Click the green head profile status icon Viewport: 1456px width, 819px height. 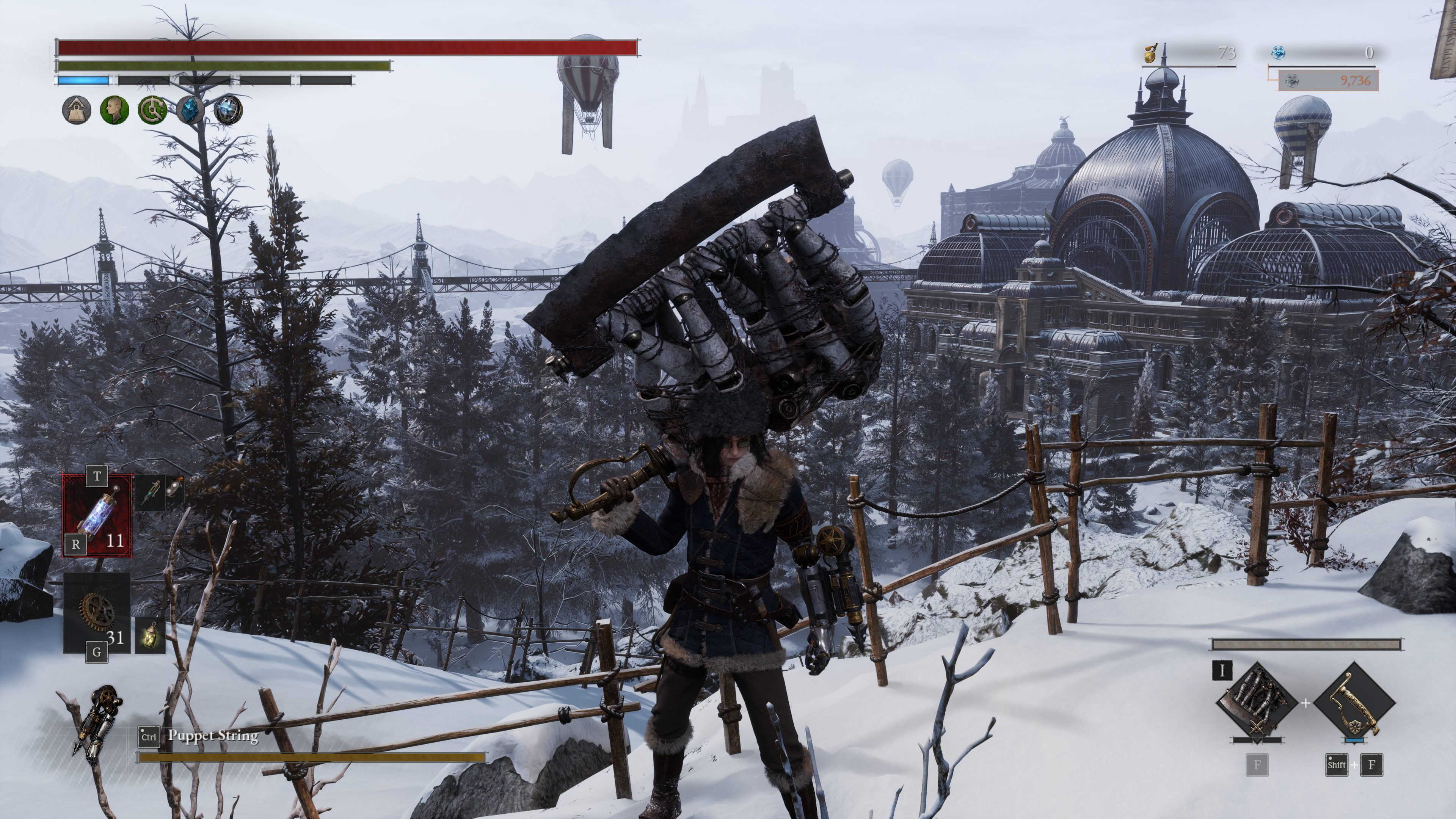(x=114, y=110)
